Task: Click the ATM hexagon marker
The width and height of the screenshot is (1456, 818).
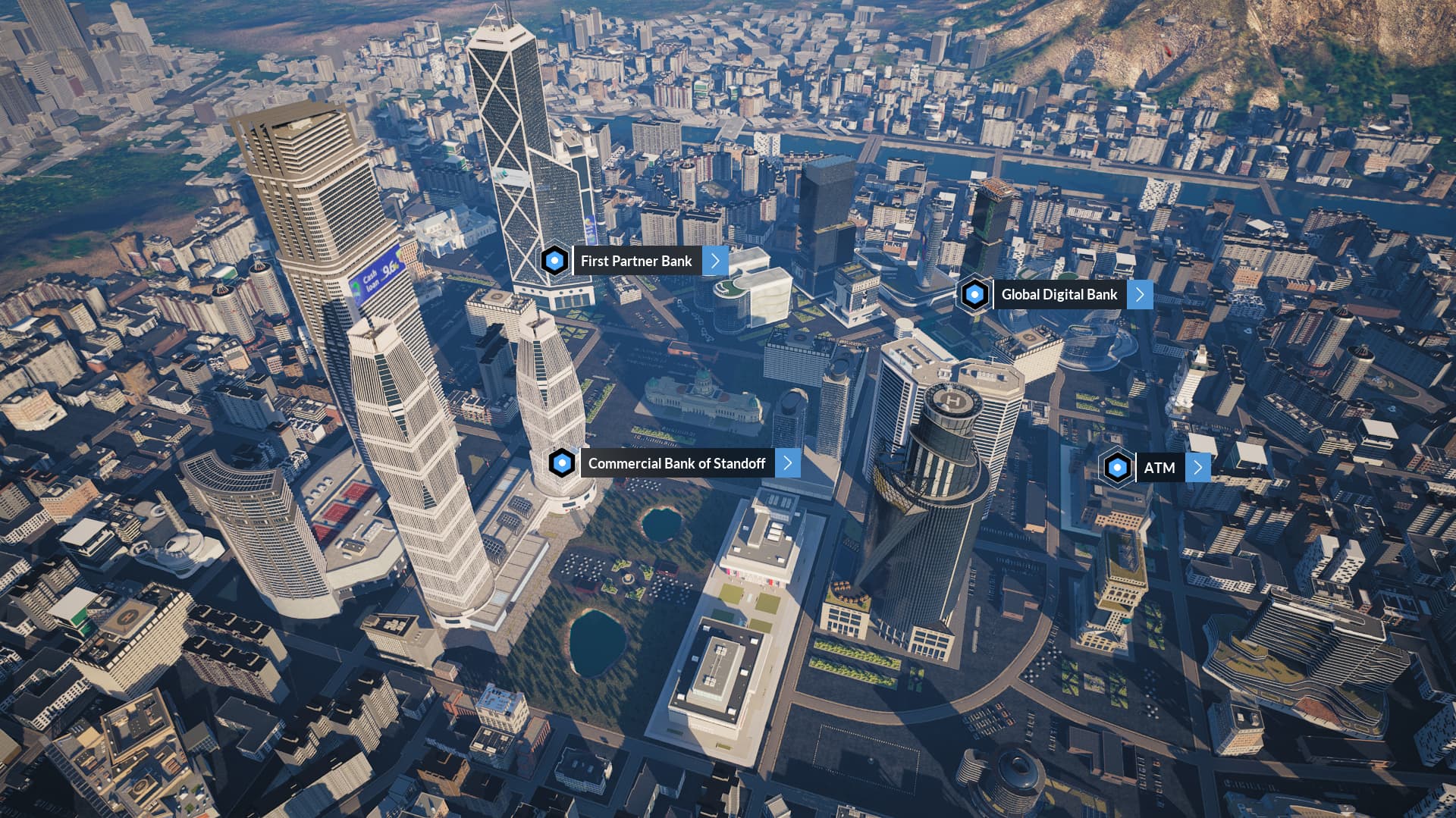Action: [x=1117, y=468]
